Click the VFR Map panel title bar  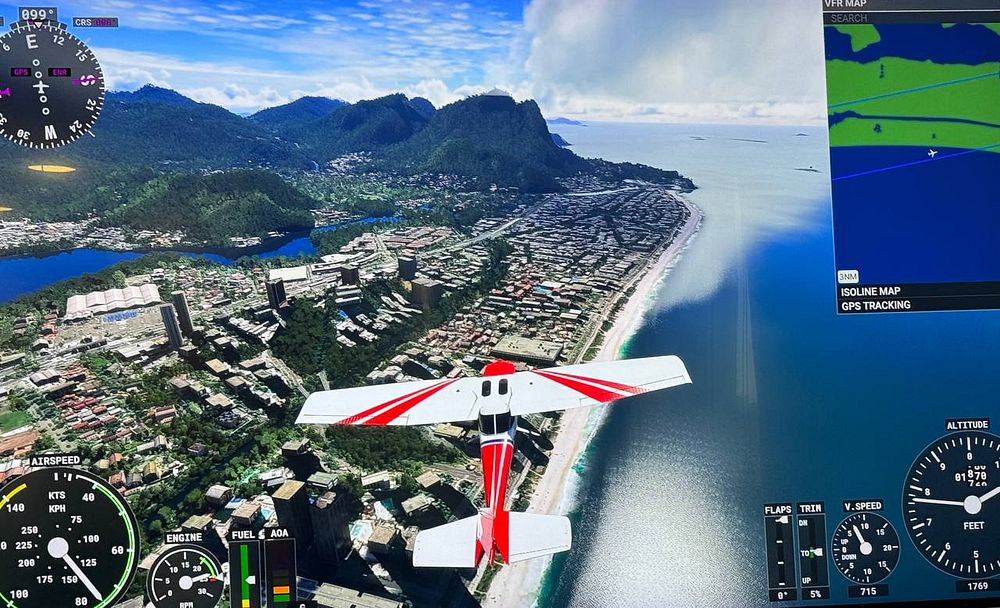click(x=910, y=5)
